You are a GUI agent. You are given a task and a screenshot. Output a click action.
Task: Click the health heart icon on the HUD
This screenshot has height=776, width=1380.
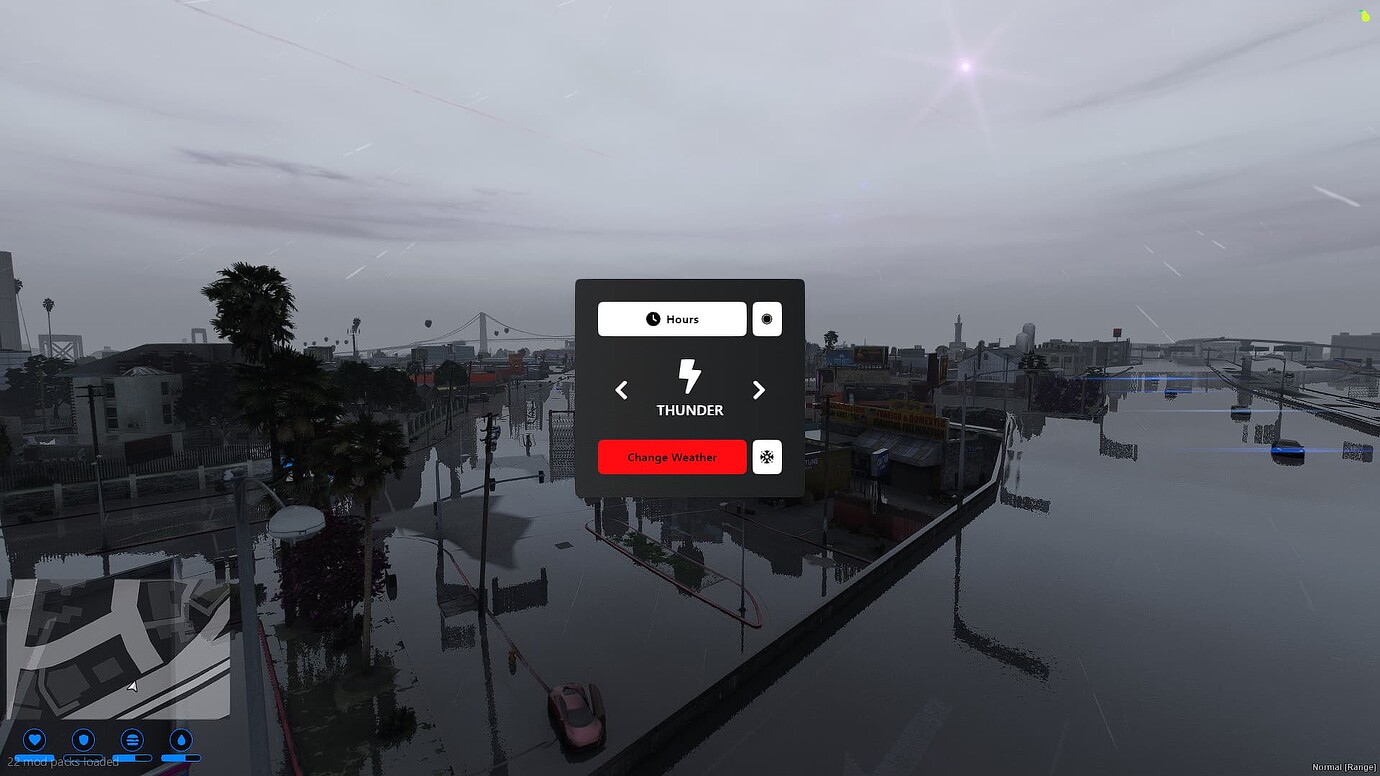[x=35, y=741]
